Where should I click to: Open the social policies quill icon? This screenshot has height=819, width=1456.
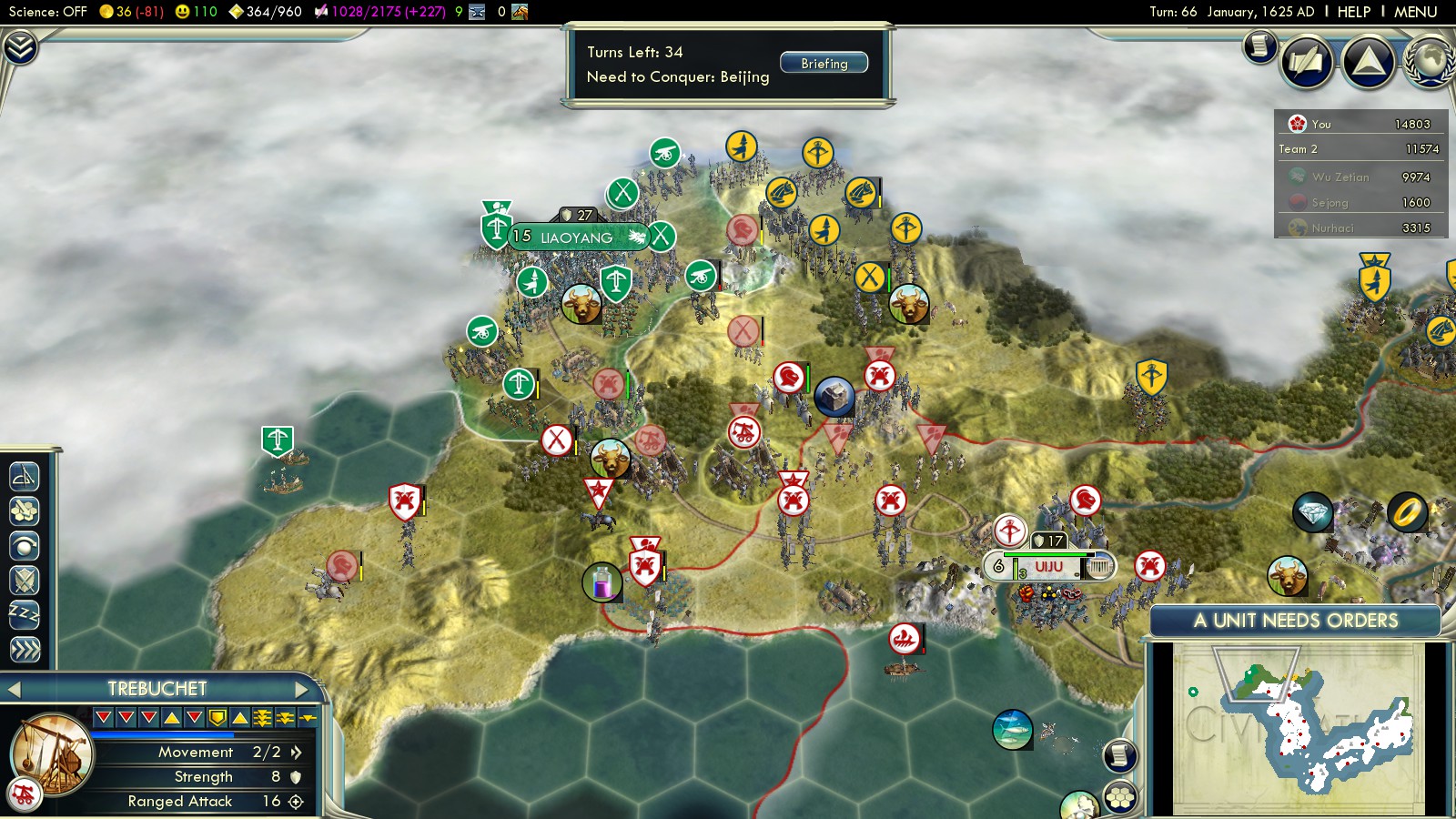1307,62
